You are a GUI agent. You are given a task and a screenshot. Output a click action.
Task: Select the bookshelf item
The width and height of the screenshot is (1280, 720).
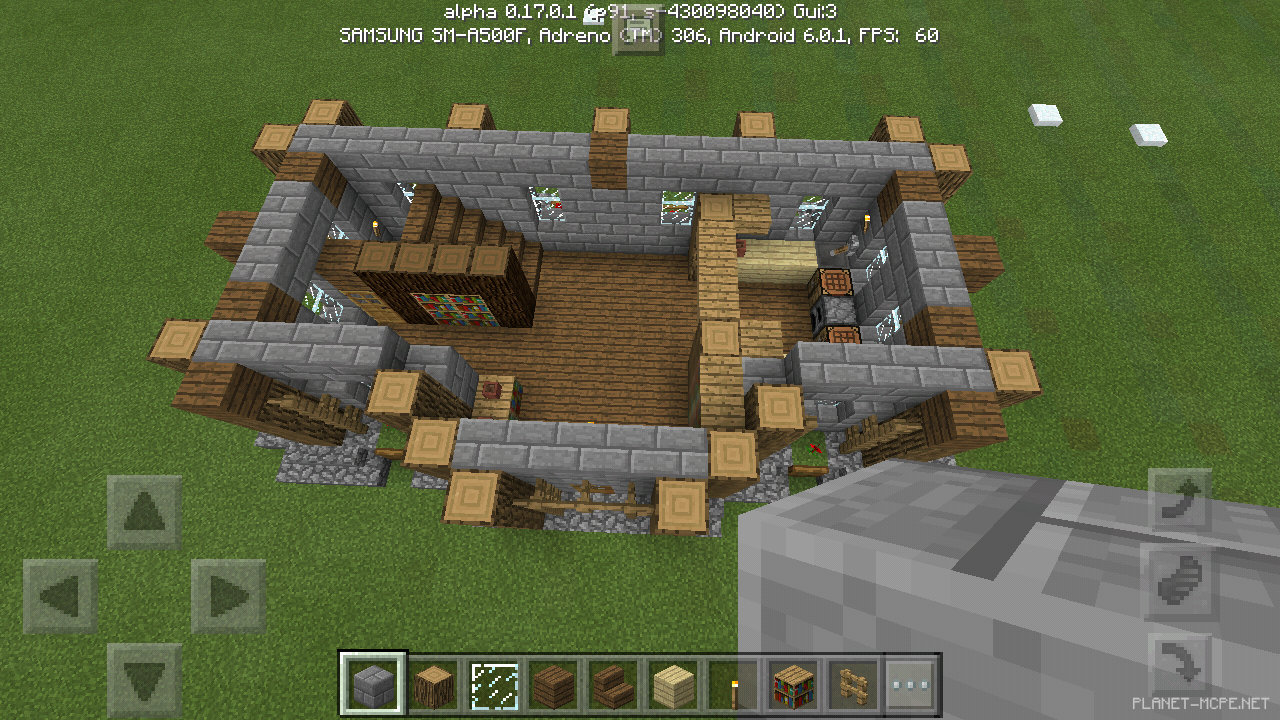[792, 685]
